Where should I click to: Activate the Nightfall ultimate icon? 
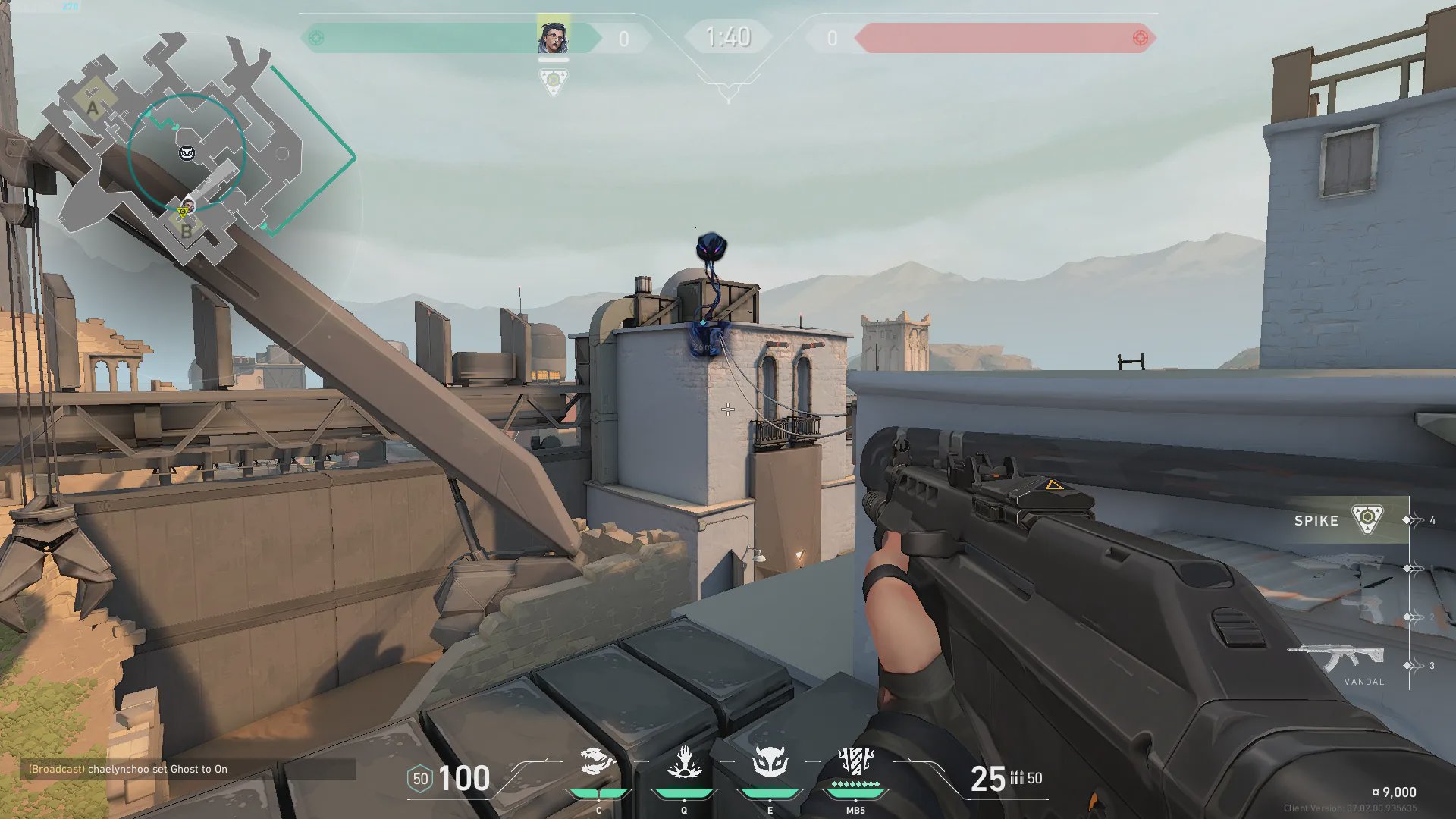tap(855, 761)
